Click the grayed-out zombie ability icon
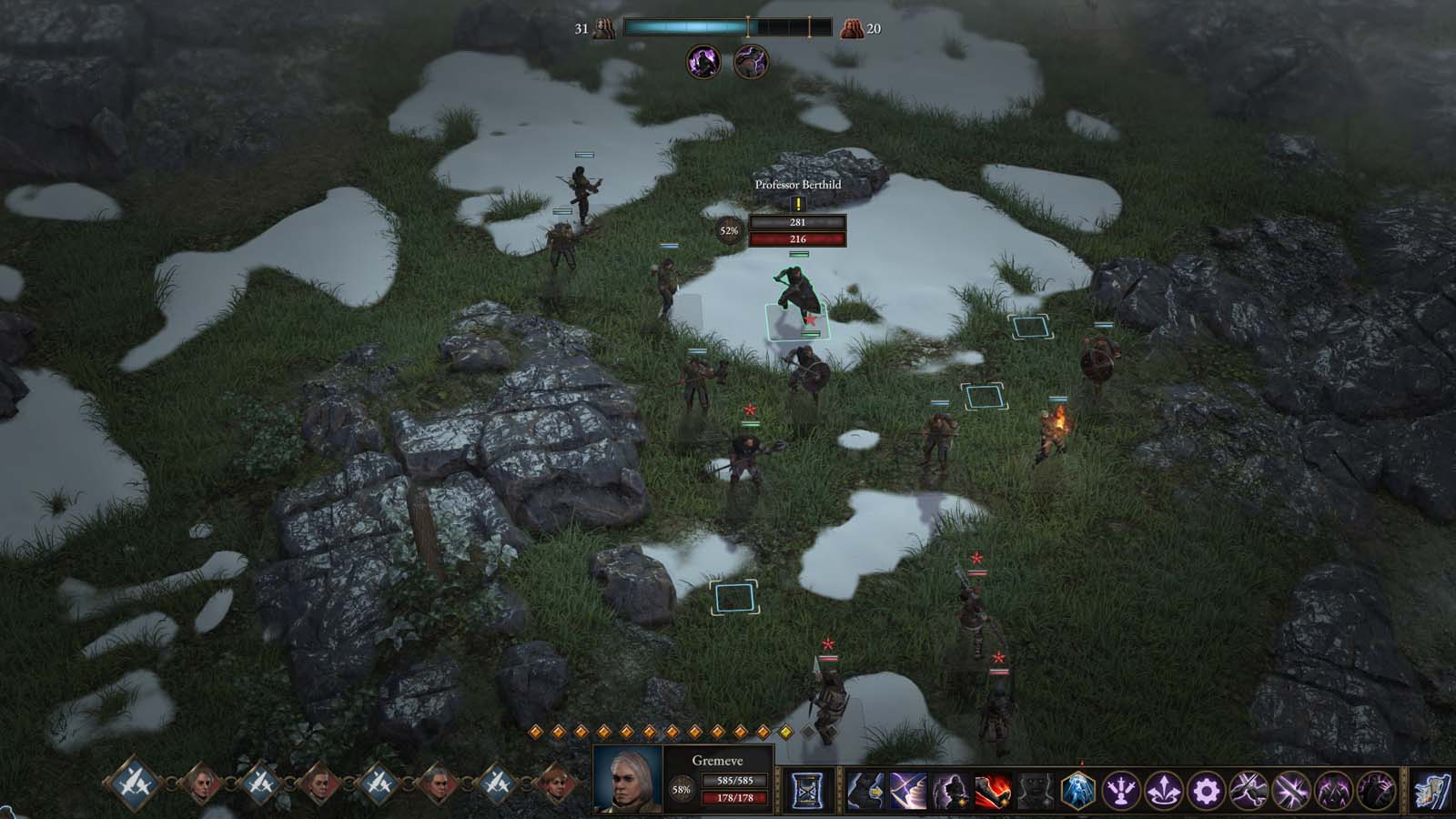The width and height of the screenshot is (1456, 819). pyautogui.click(x=1036, y=792)
